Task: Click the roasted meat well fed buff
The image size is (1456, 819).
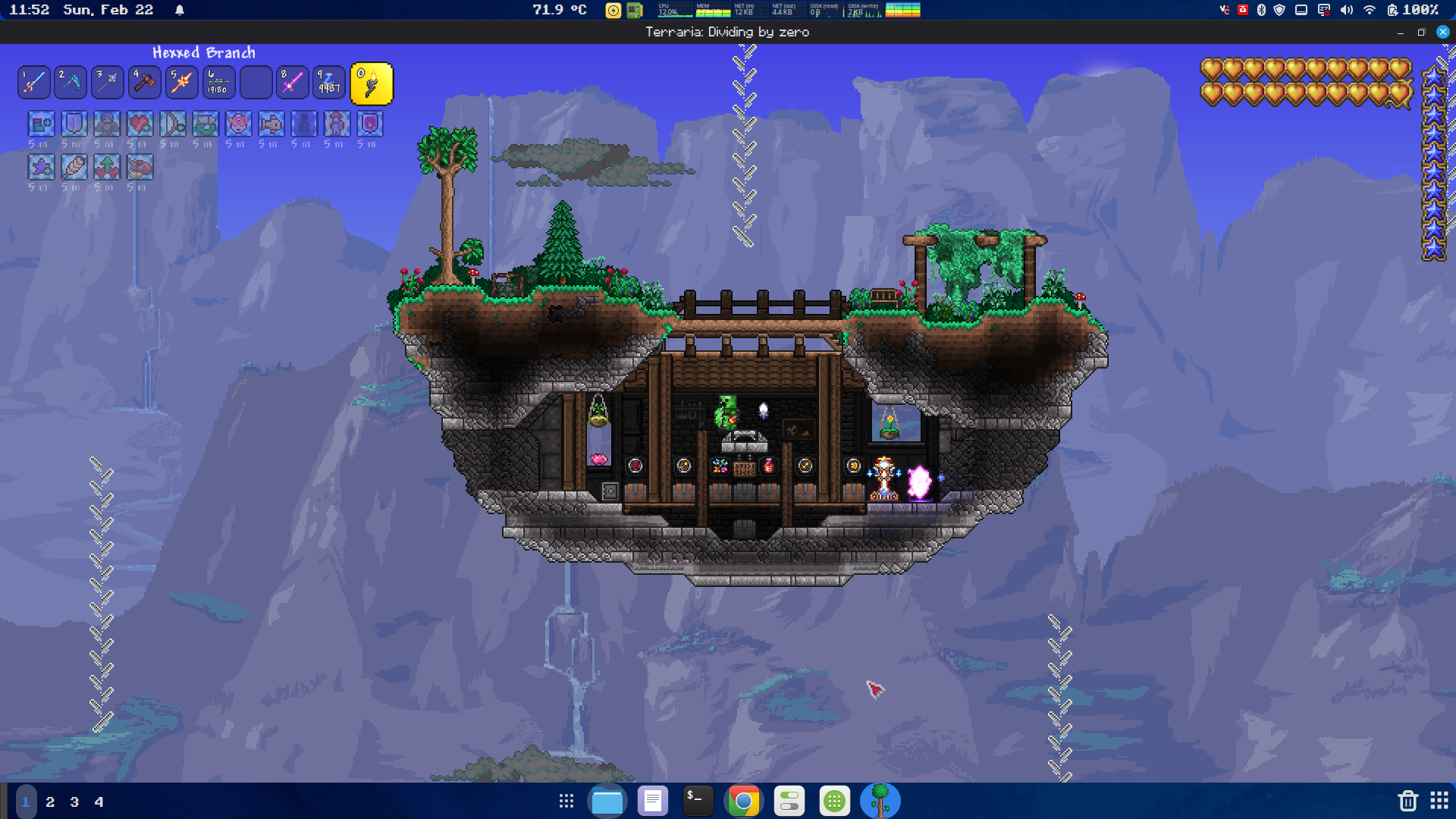Action: tap(140, 167)
